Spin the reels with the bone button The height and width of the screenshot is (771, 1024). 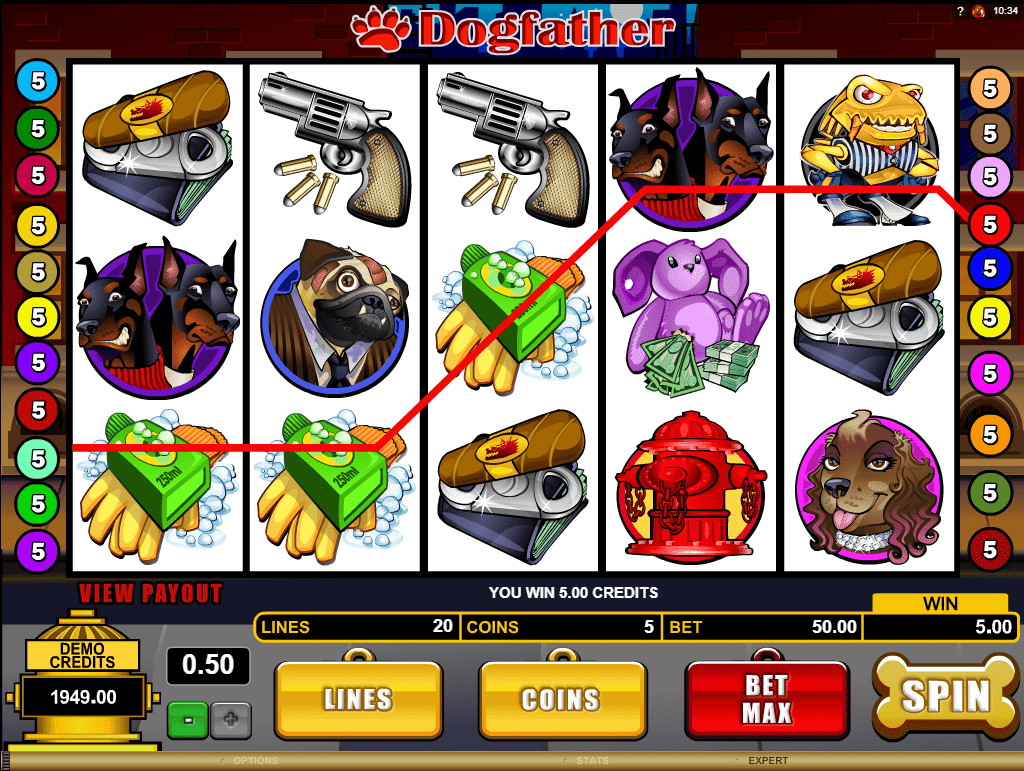(944, 696)
